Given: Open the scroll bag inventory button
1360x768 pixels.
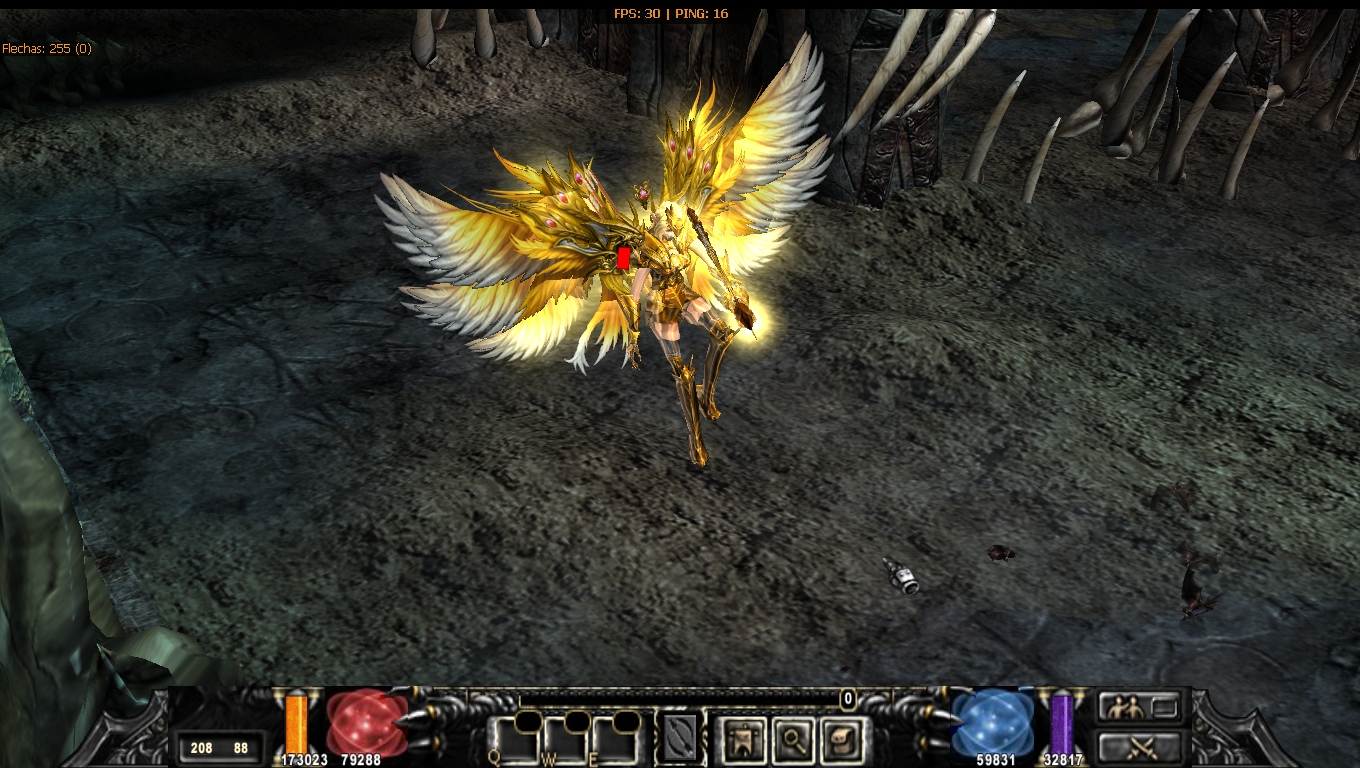Looking at the screenshot, I should [x=841, y=740].
